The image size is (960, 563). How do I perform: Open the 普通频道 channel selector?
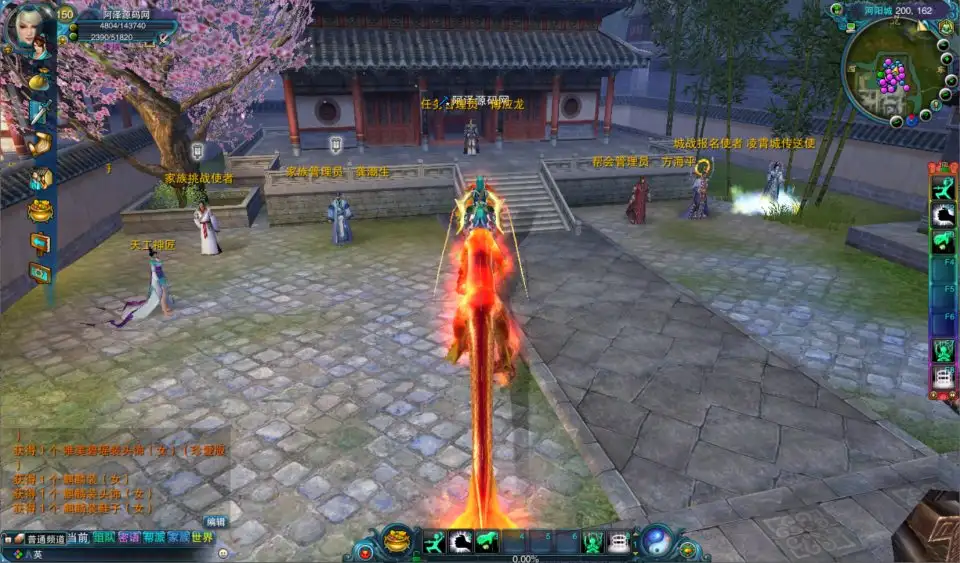(x=40, y=538)
